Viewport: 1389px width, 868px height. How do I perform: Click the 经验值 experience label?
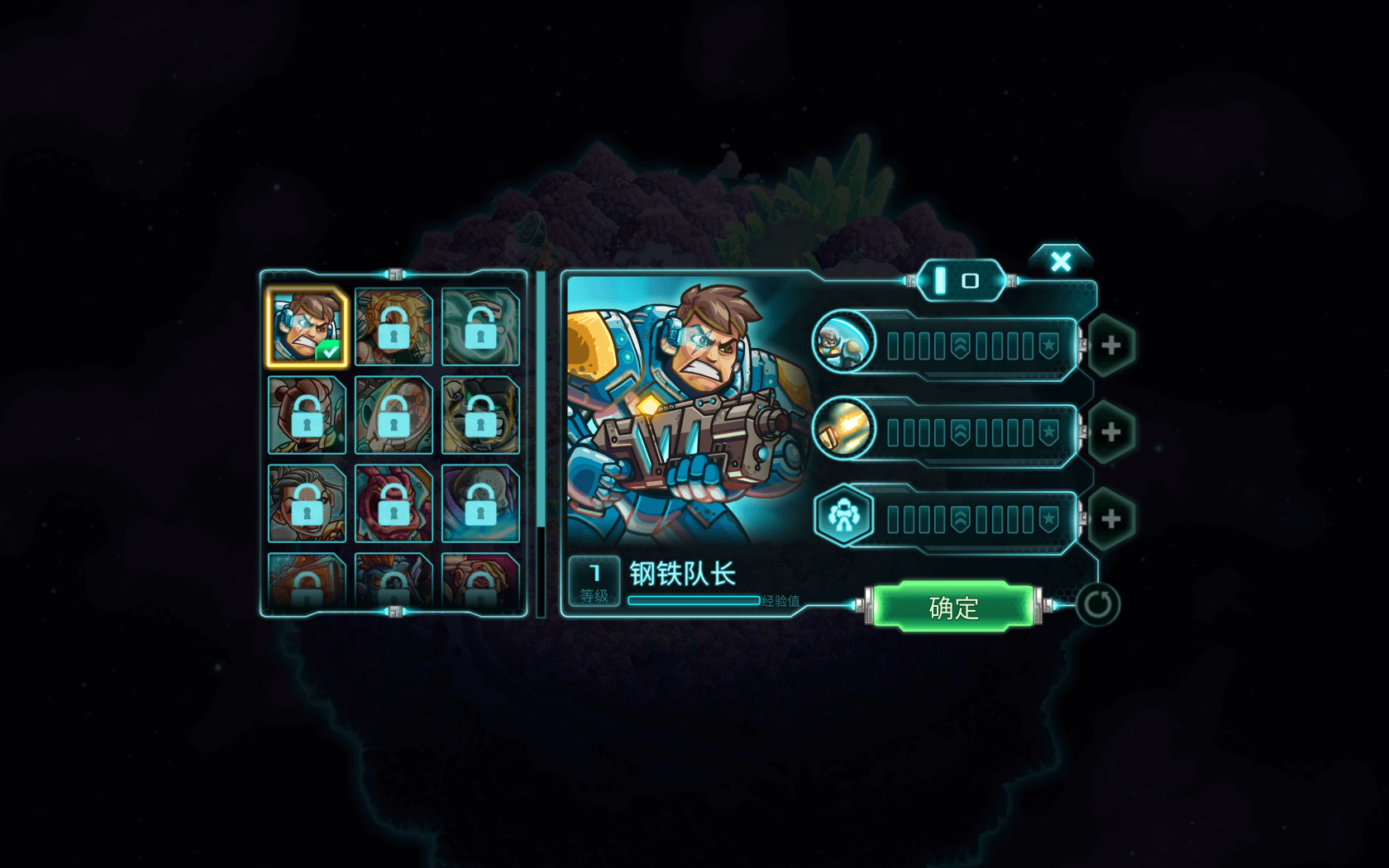[x=780, y=602]
